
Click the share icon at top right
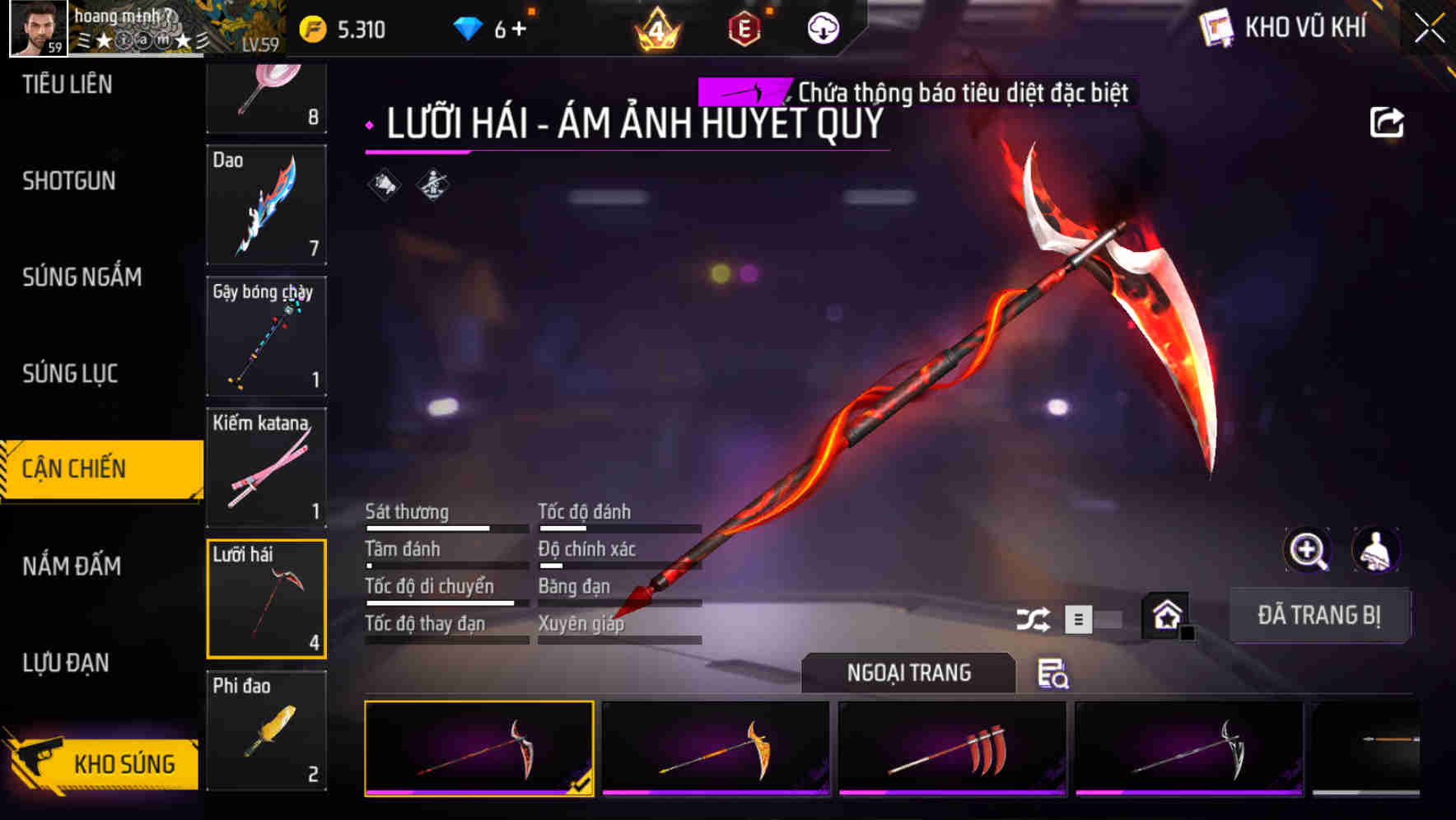[x=1388, y=121]
